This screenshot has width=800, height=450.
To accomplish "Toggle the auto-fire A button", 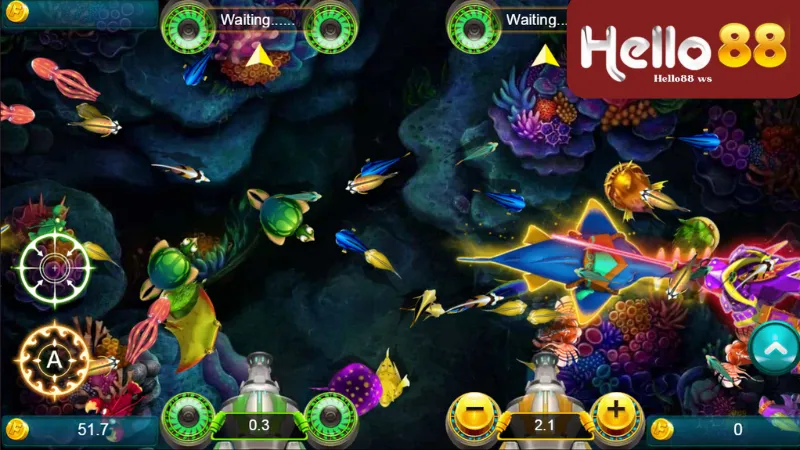I will tap(54, 358).
